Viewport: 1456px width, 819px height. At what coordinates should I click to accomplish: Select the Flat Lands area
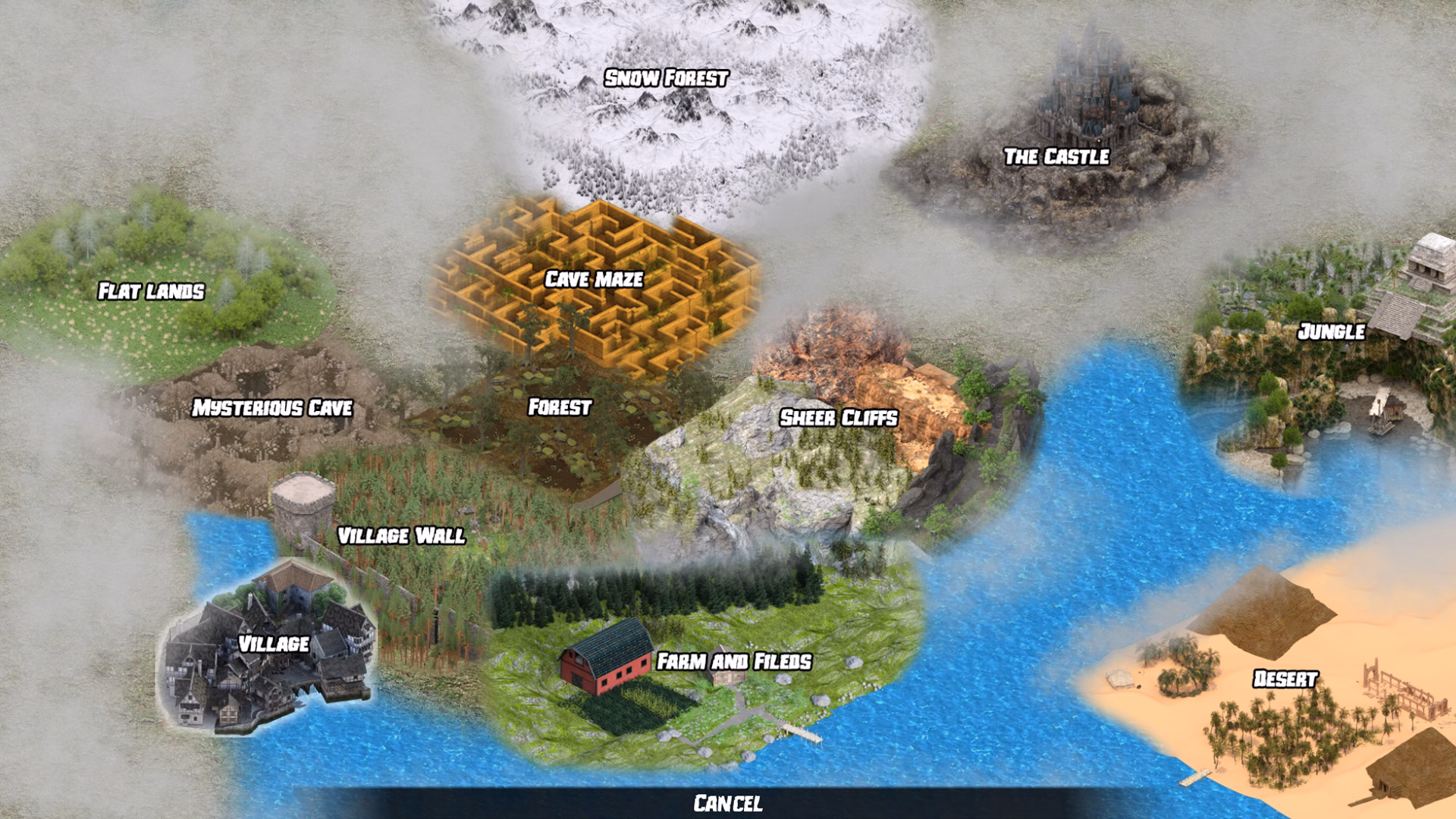pos(151,290)
